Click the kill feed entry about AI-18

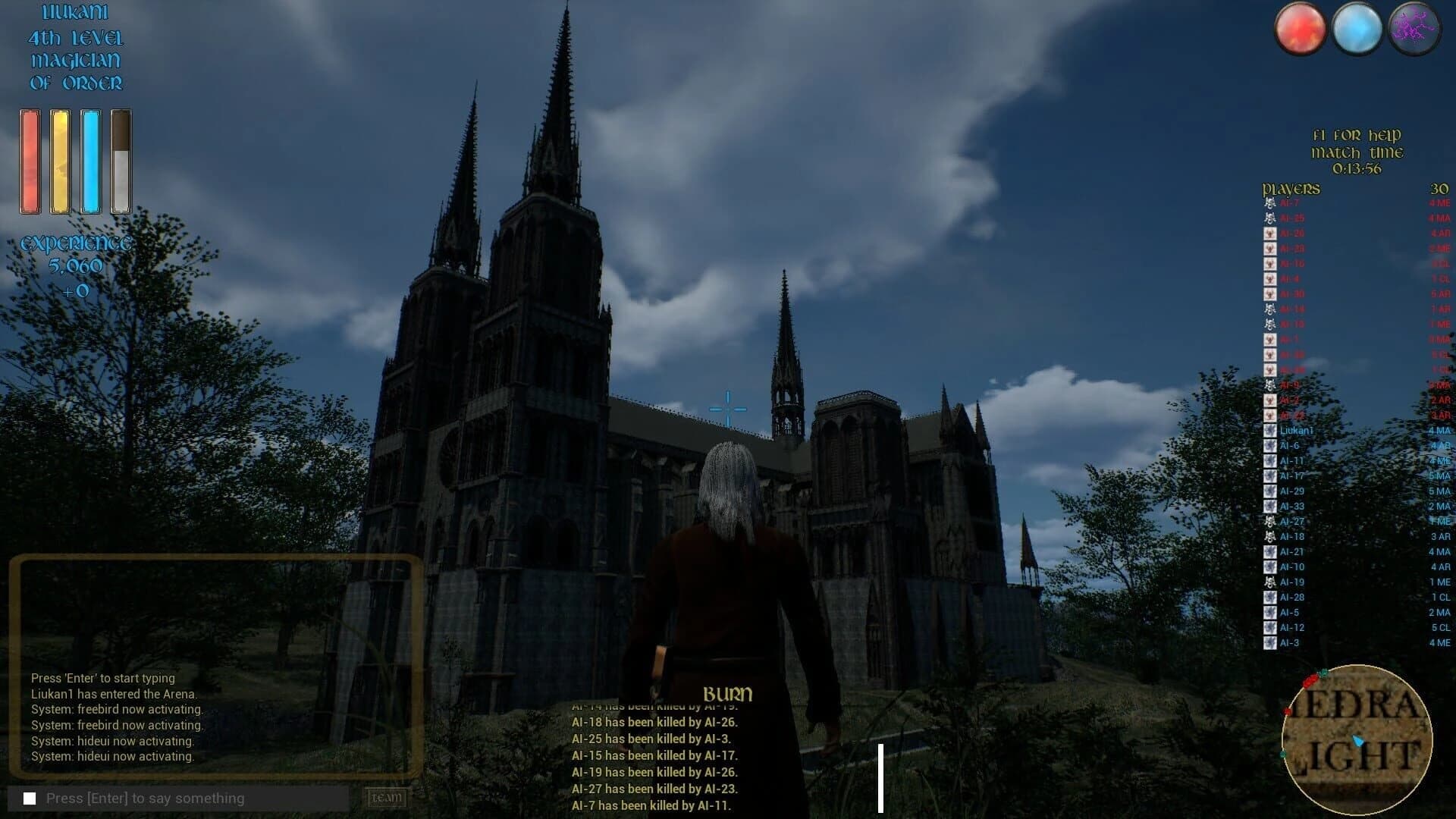point(657,723)
